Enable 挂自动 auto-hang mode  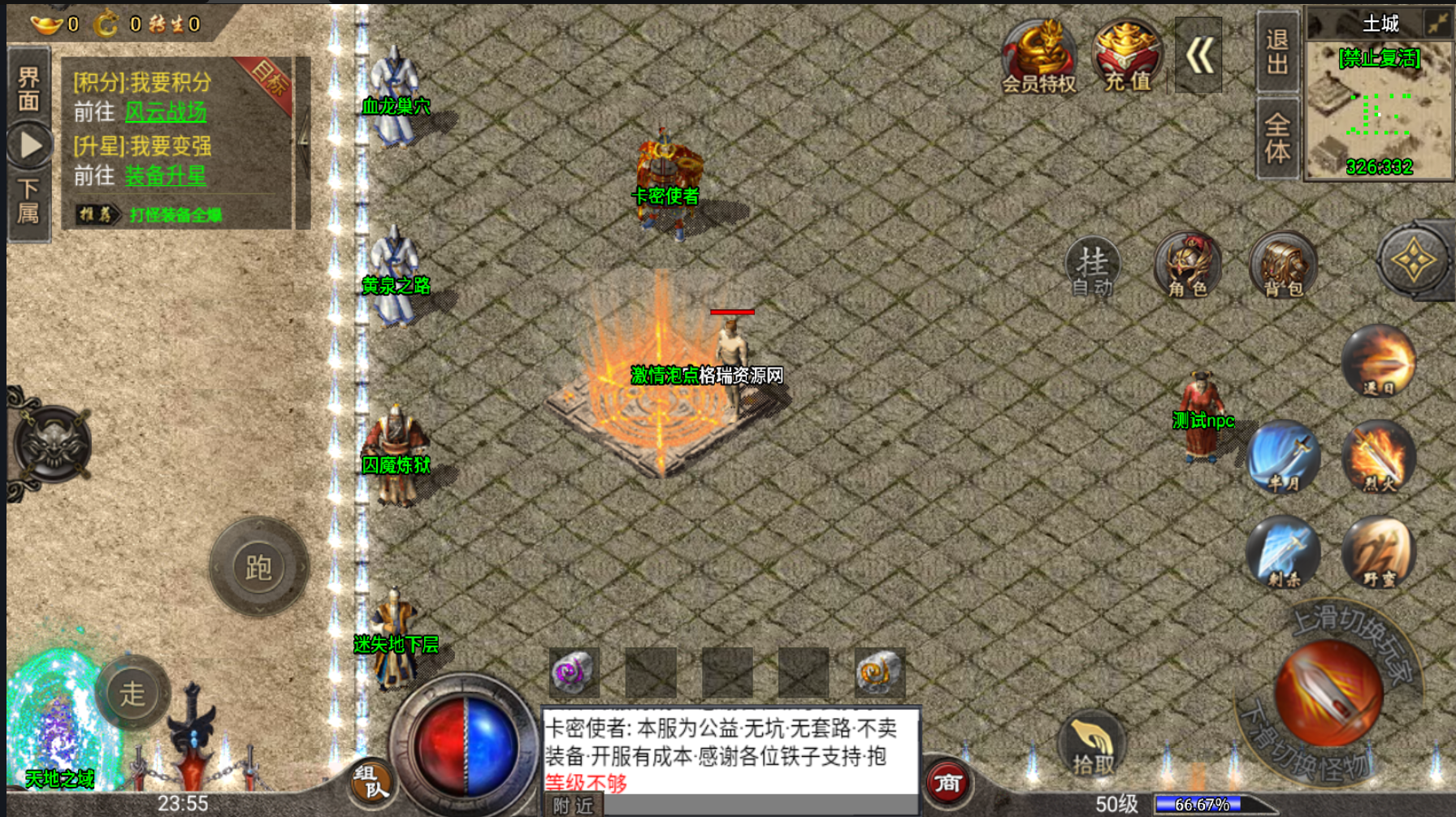point(1092,268)
